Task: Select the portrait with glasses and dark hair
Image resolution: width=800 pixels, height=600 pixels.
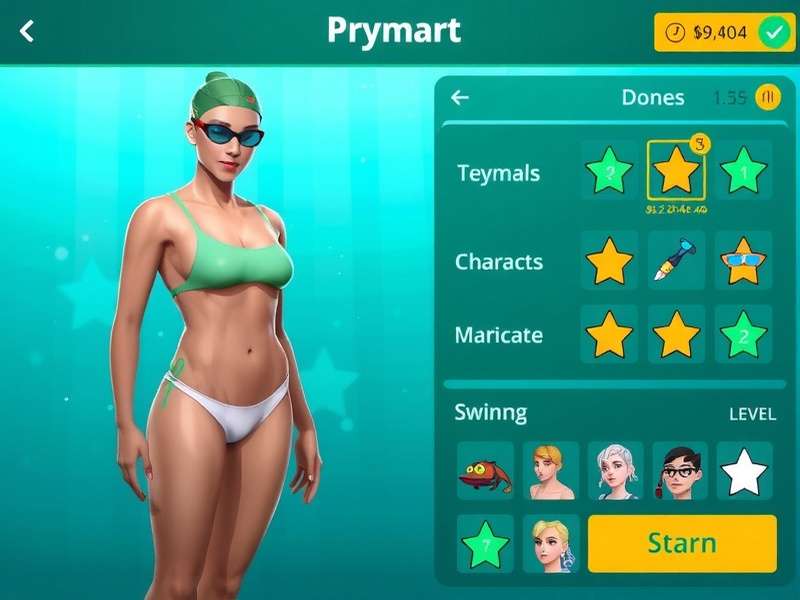Action: pyautogui.click(x=680, y=471)
